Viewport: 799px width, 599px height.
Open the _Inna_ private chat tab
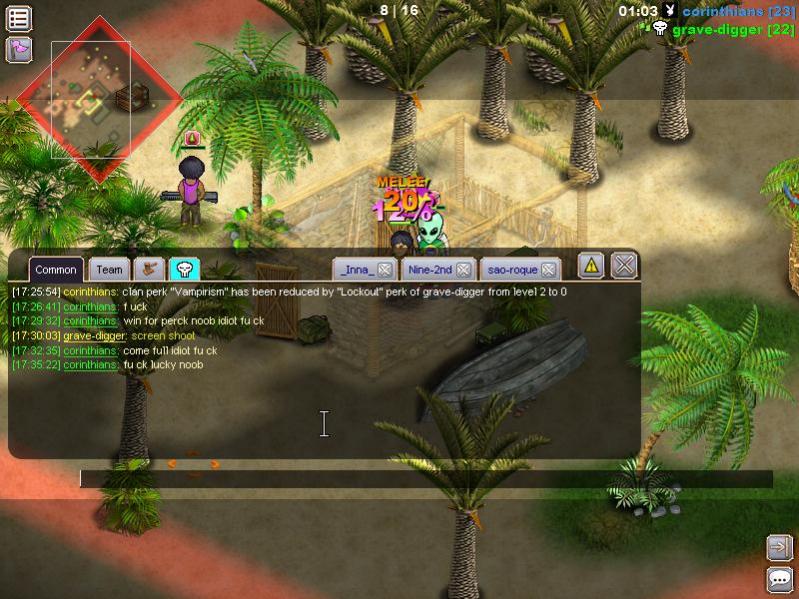pyautogui.click(x=357, y=269)
